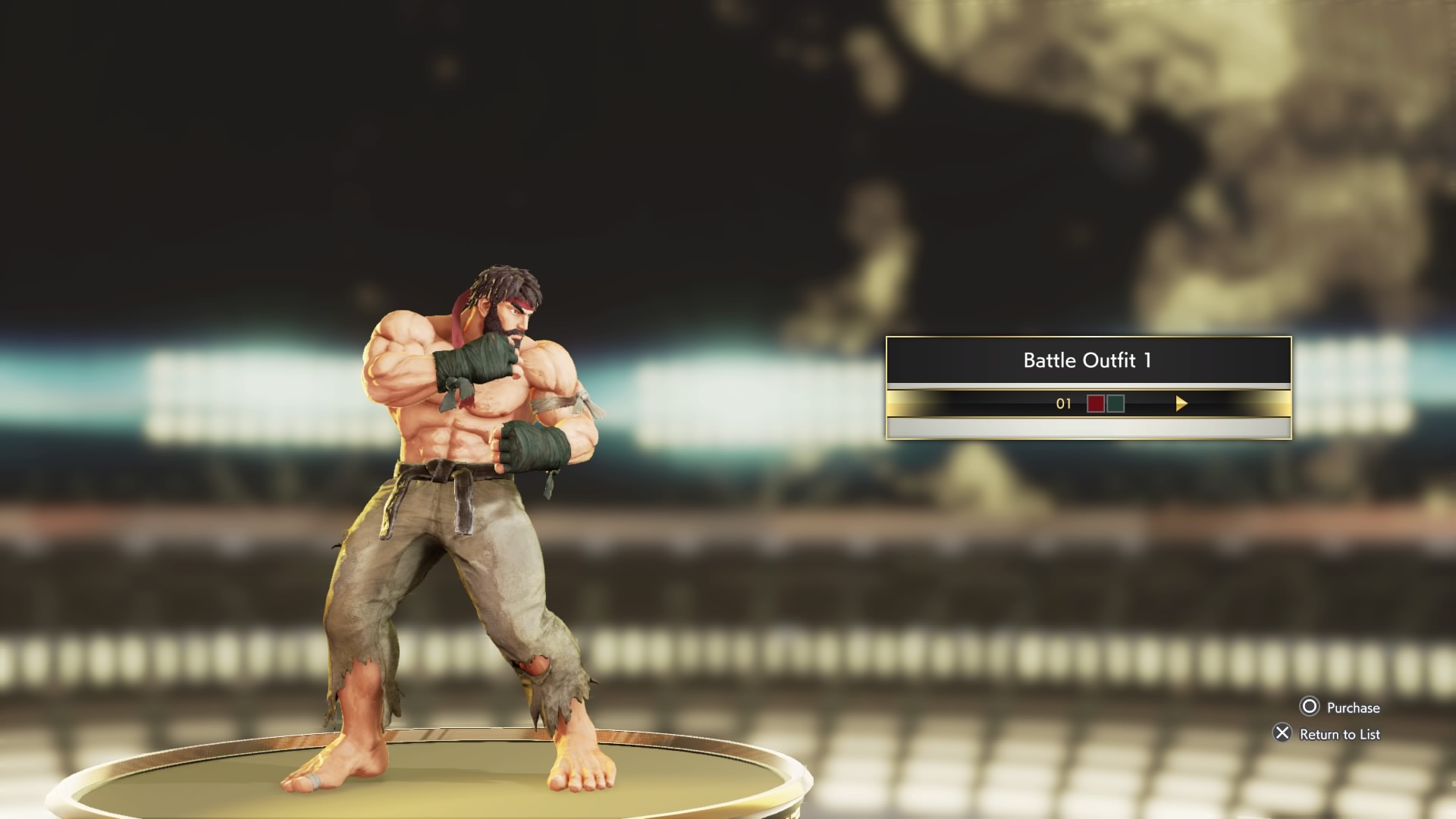This screenshot has width=1456, height=819.
Task: Pick the red and green color swatch
Action: pos(1105,403)
